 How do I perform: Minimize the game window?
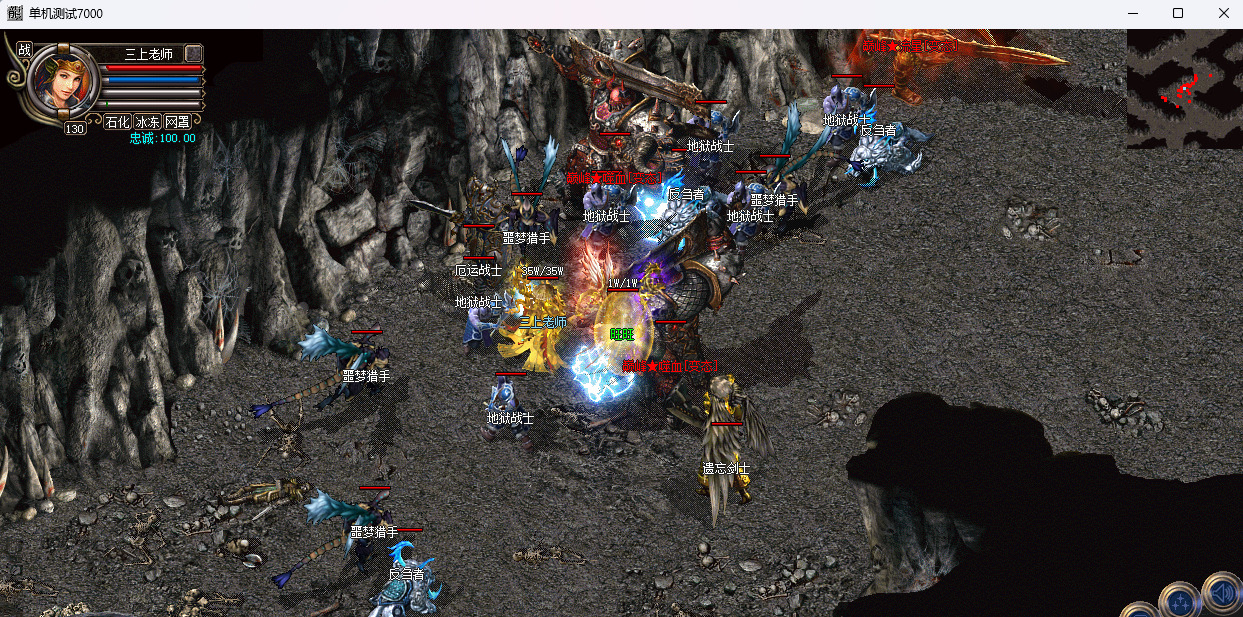click(1133, 13)
